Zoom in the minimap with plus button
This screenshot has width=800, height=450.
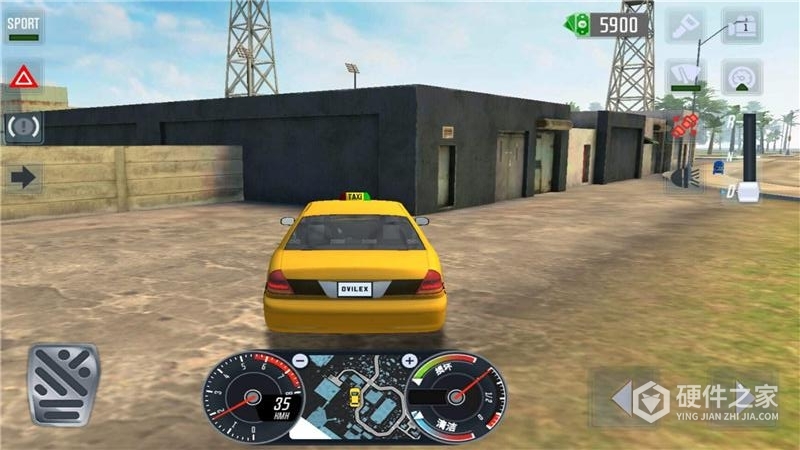tap(409, 360)
